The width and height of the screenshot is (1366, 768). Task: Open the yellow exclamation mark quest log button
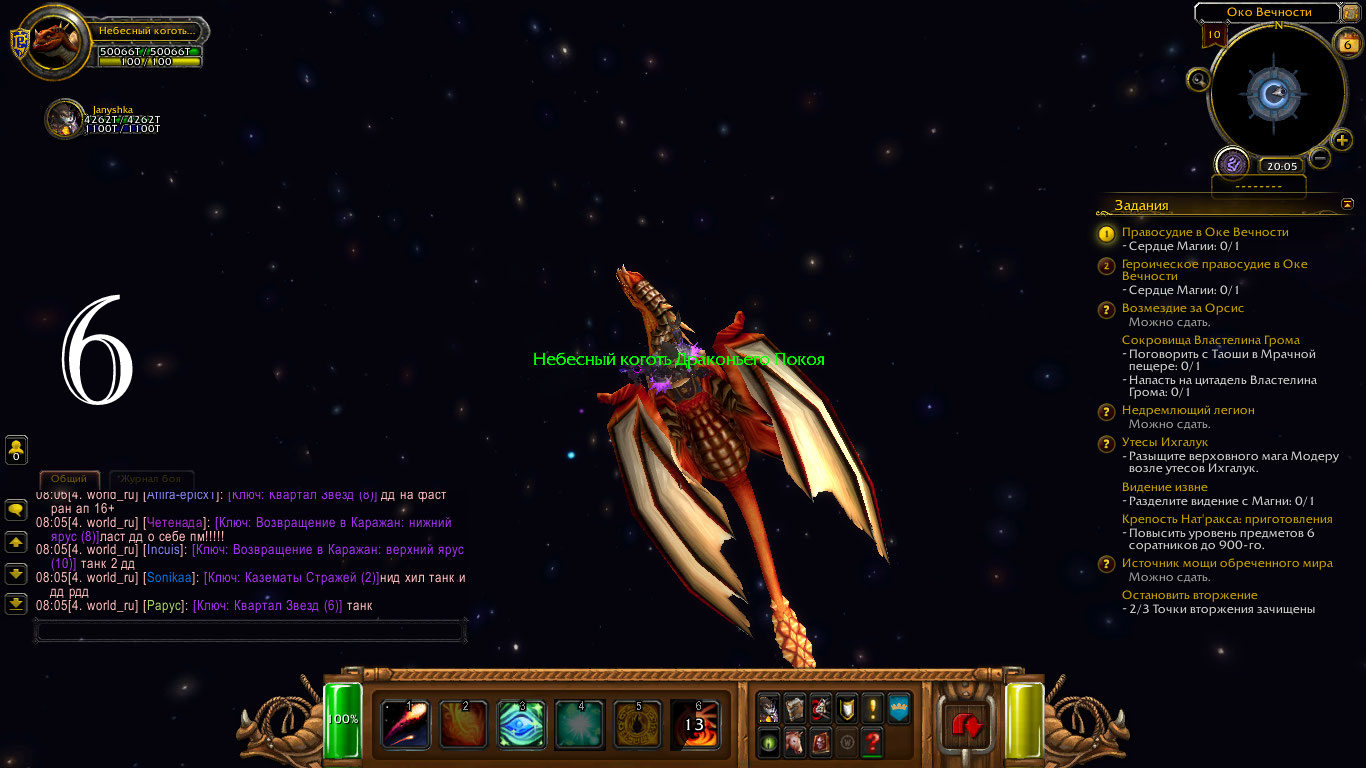point(872,708)
